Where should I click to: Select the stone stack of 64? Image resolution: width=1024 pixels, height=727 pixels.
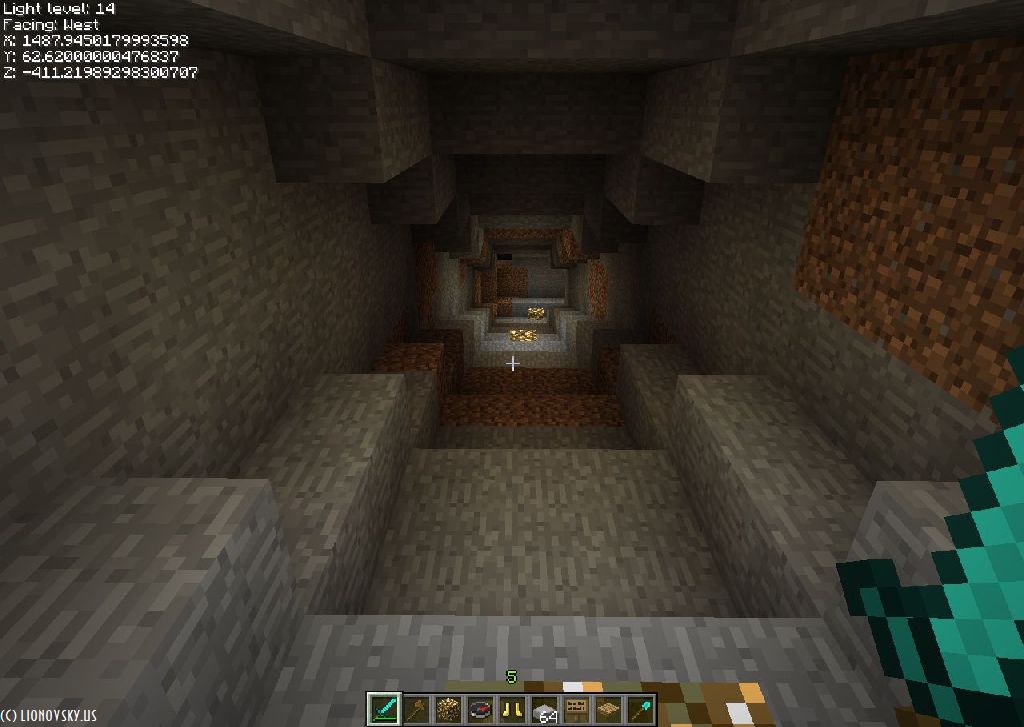544,710
